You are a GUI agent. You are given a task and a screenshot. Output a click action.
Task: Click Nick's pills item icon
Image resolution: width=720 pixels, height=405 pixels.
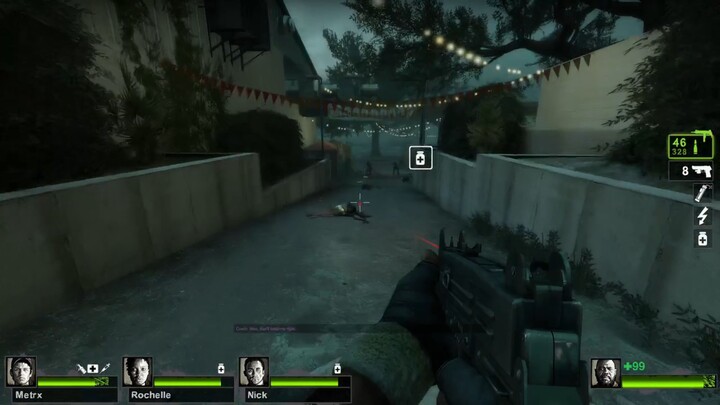click(x=337, y=368)
